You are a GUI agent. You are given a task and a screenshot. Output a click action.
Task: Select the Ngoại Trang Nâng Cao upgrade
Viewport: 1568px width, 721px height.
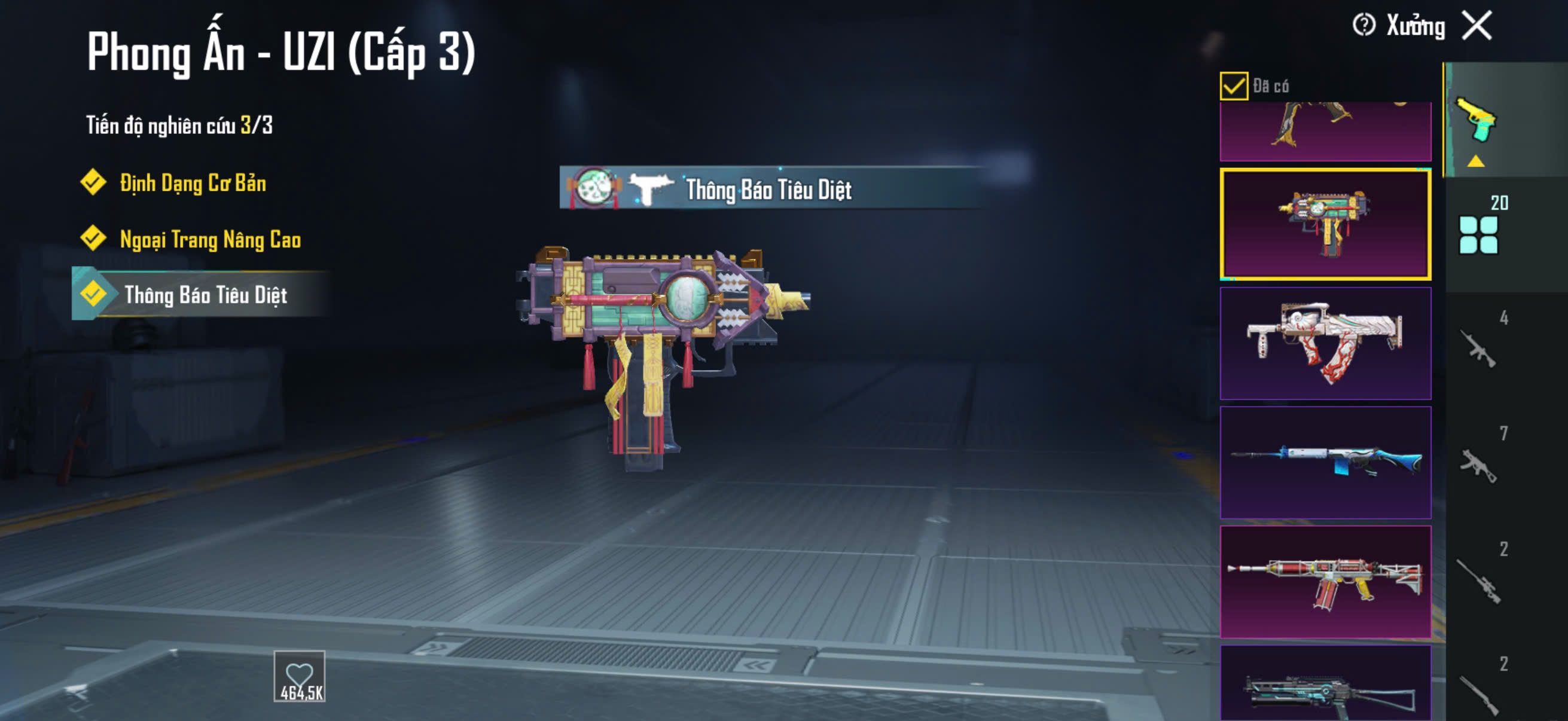pos(209,239)
